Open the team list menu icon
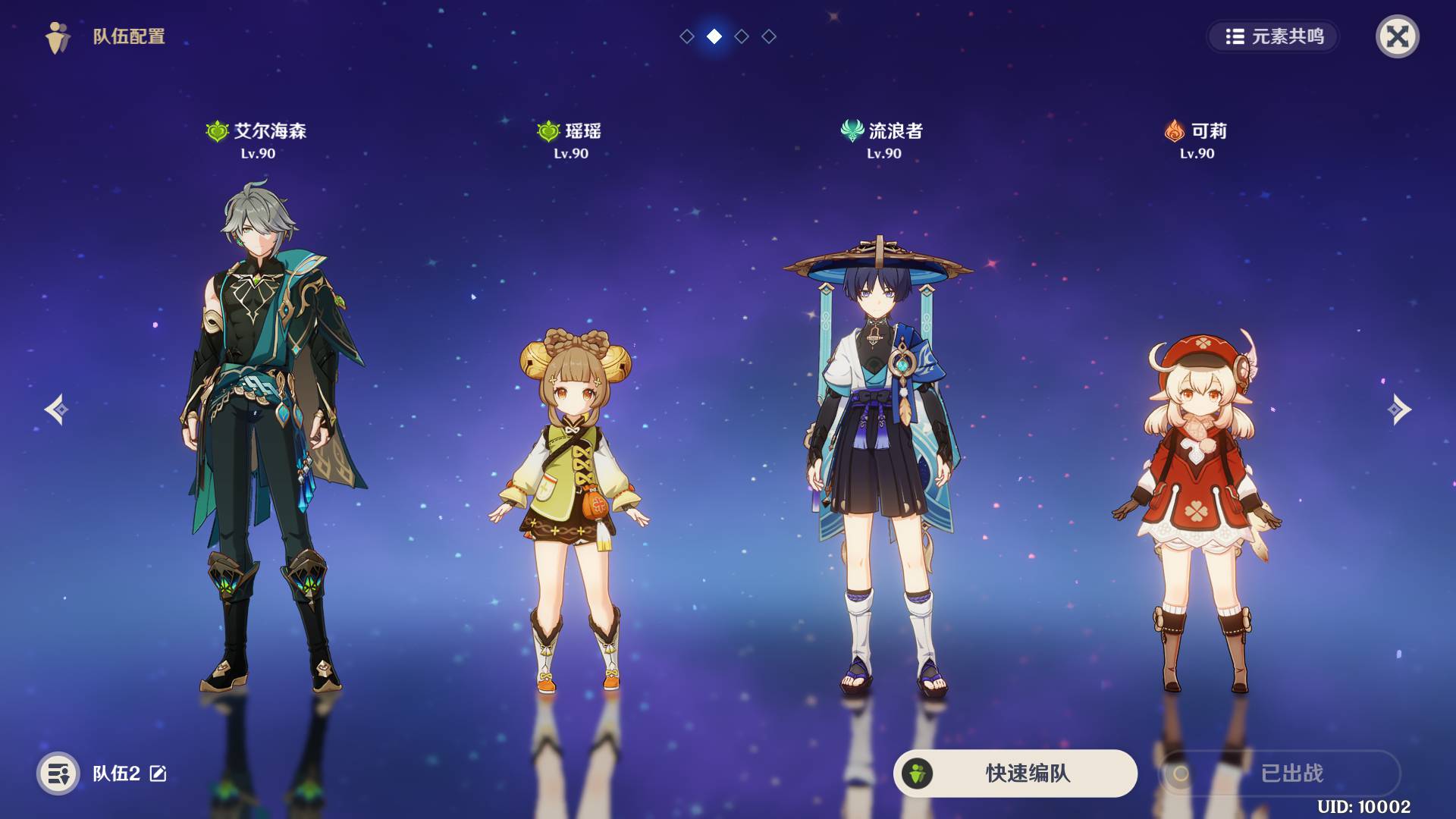The image size is (1456, 819). click(x=58, y=773)
